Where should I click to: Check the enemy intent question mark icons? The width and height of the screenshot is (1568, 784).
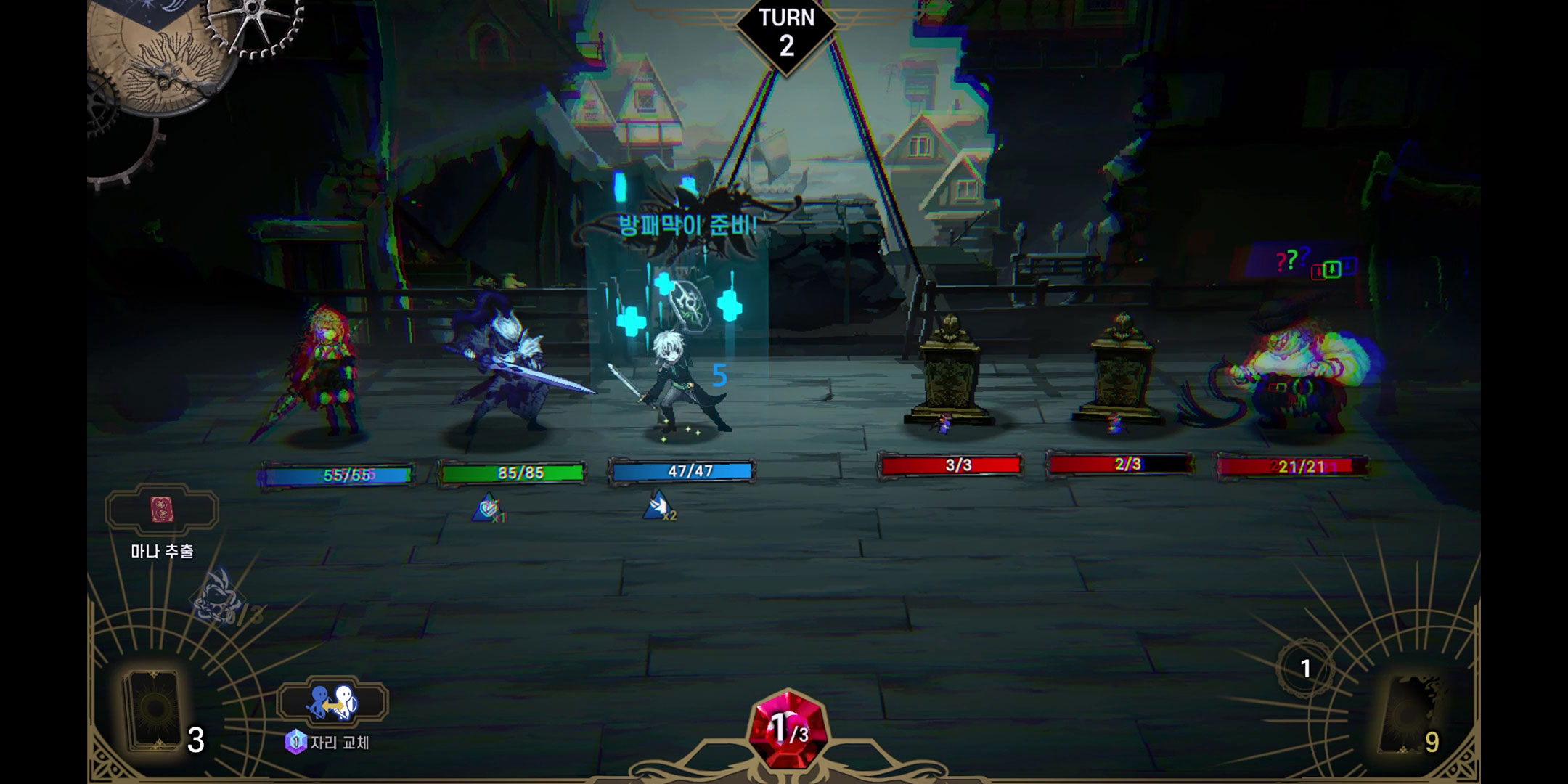click(x=1293, y=259)
